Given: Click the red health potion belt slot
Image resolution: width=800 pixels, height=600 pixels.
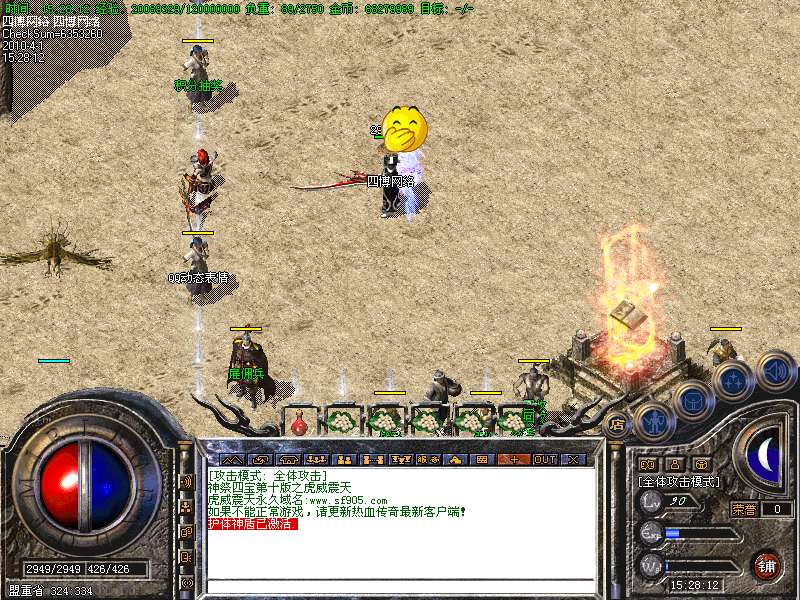Looking at the screenshot, I should [299, 425].
